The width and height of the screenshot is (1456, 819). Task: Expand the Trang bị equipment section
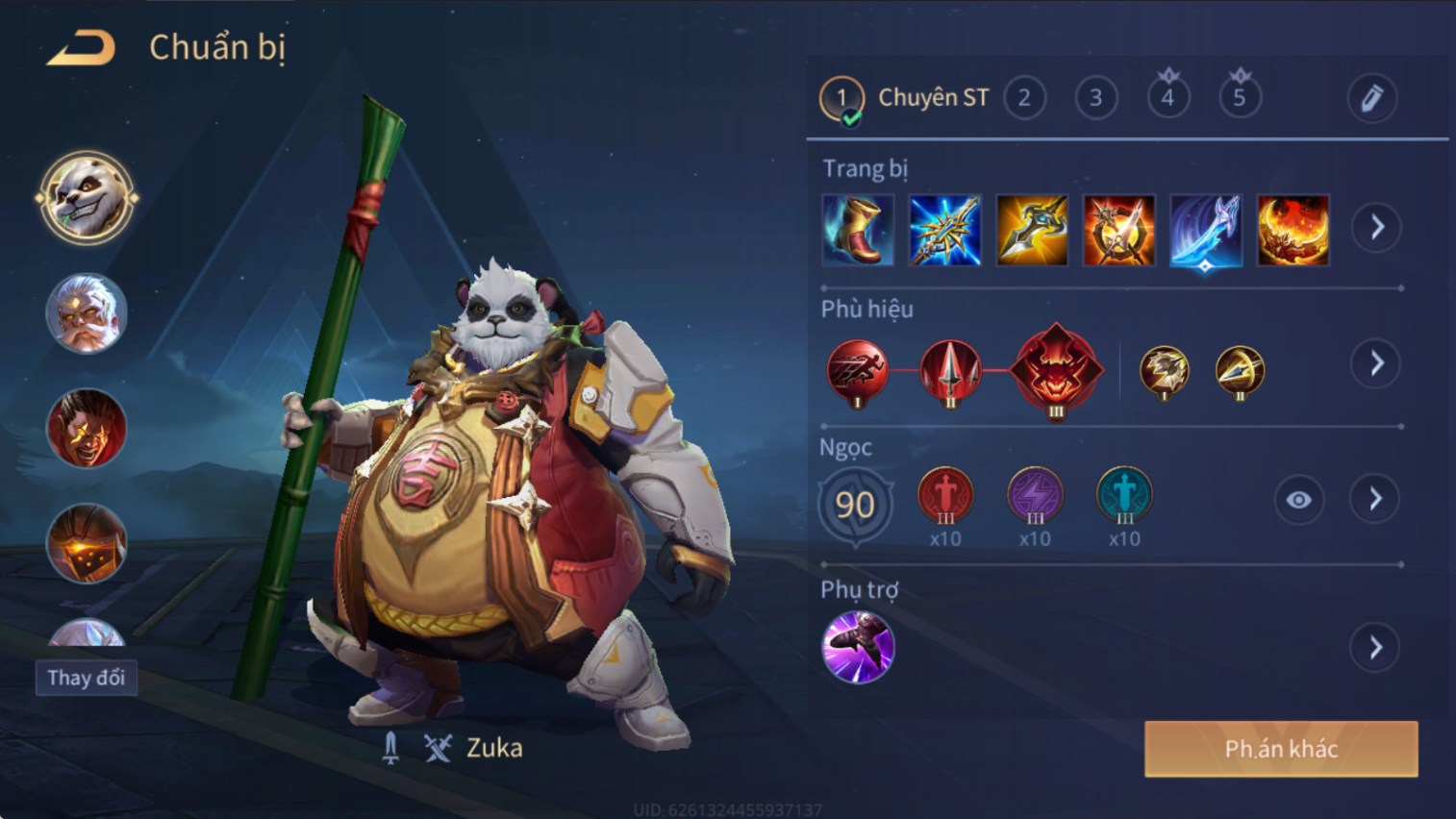pos(1376,228)
